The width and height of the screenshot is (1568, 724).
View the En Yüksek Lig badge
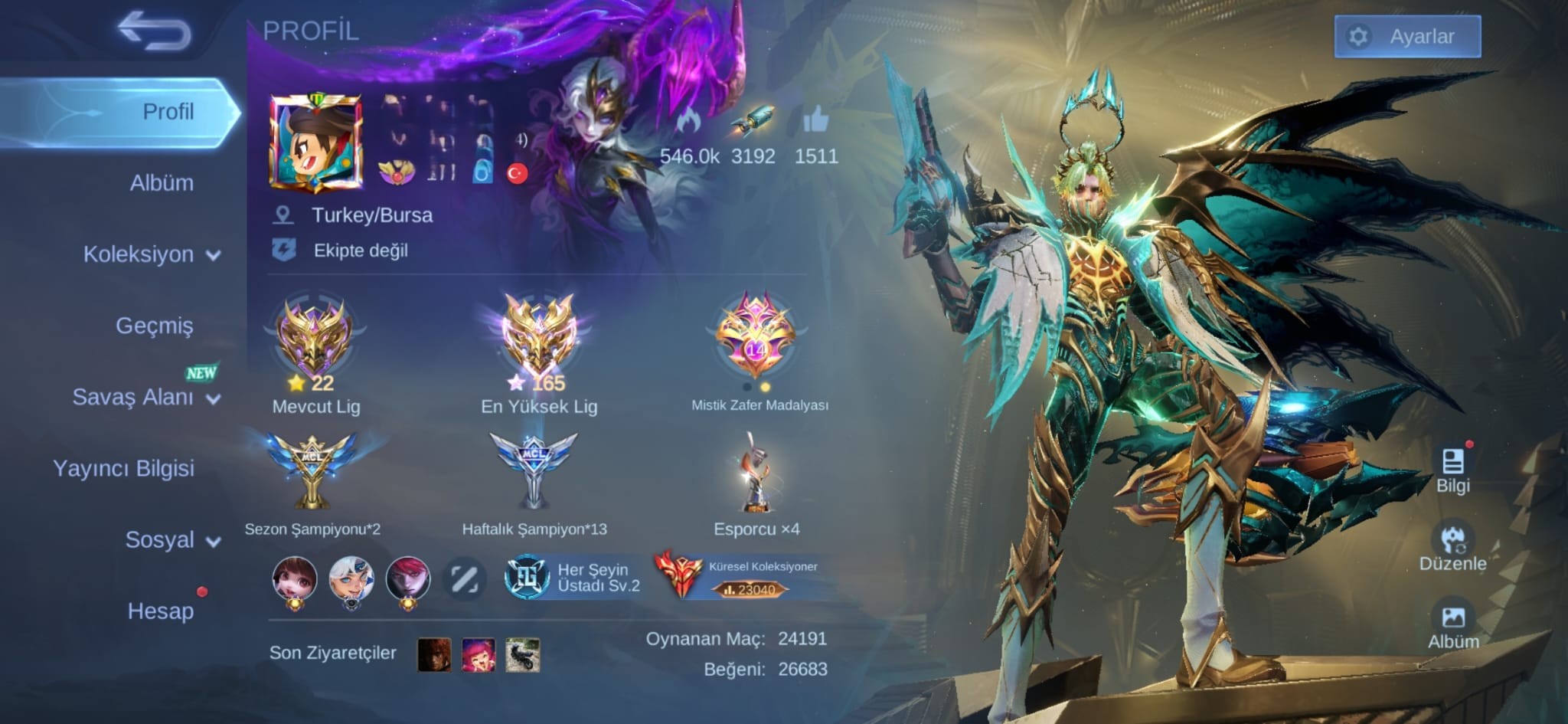(x=538, y=336)
